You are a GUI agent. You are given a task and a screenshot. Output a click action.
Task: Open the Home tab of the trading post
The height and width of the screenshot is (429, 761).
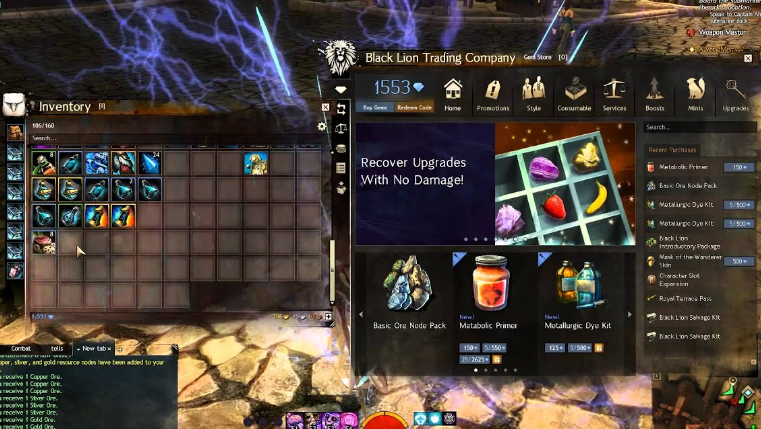click(x=453, y=94)
